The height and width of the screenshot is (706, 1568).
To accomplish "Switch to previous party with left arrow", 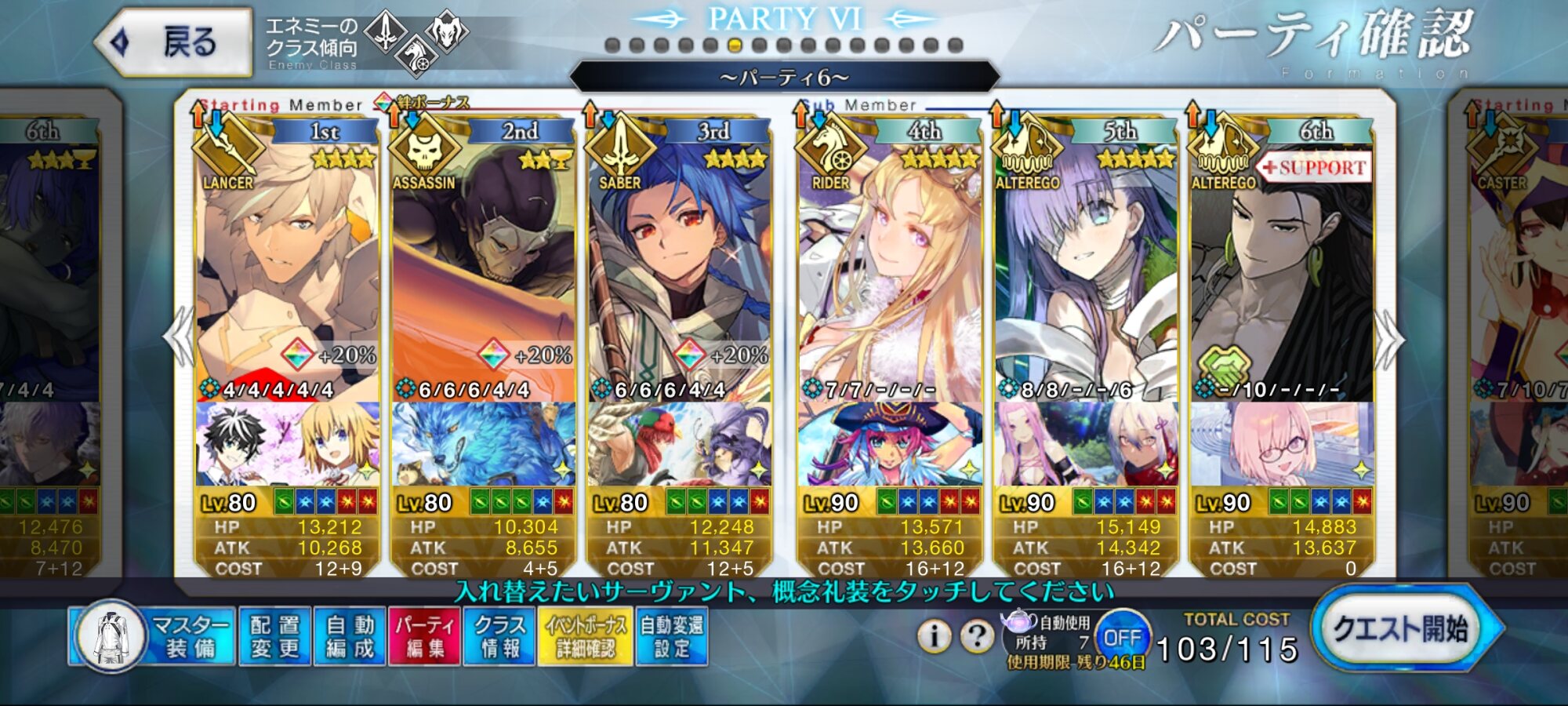I will click(180, 337).
